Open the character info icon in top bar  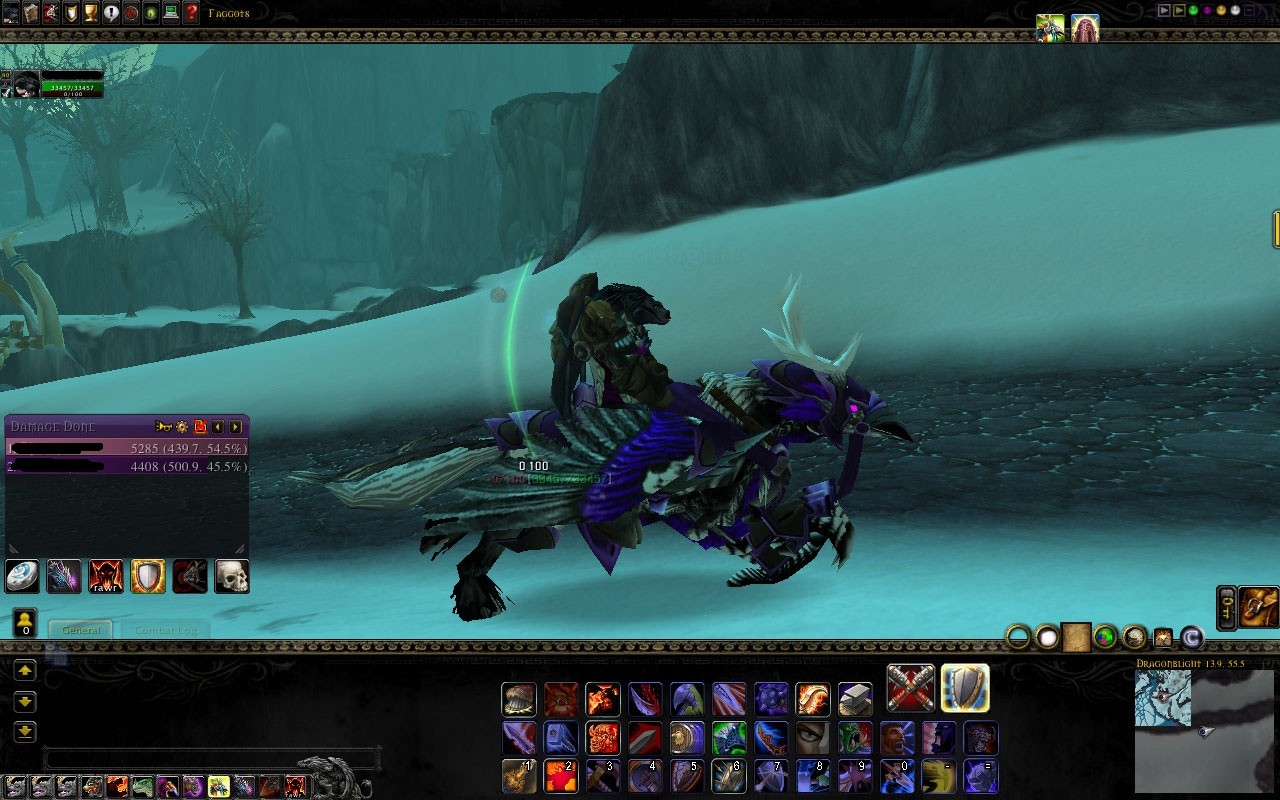click(x=10, y=14)
